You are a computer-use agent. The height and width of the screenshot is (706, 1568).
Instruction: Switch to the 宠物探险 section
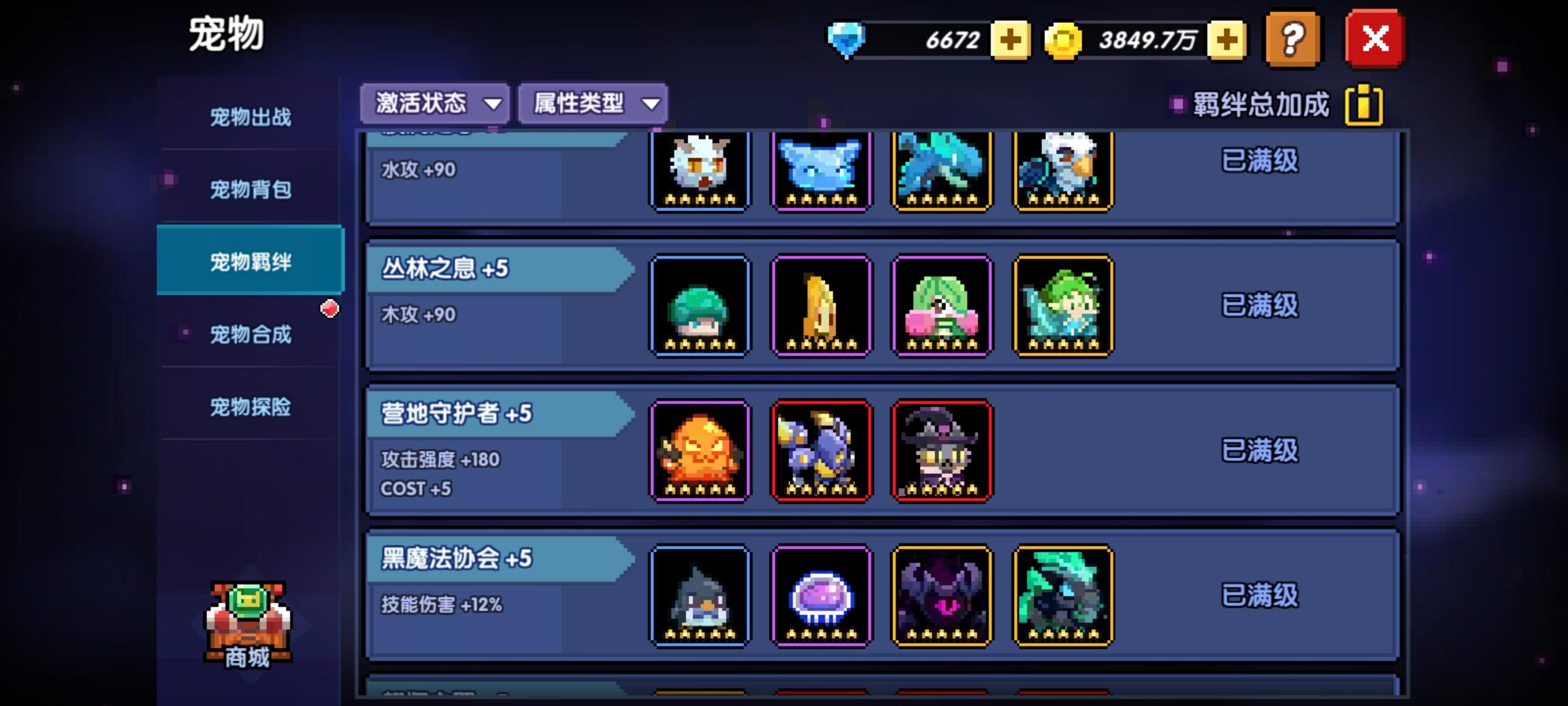pyautogui.click(x=250, y=407)
